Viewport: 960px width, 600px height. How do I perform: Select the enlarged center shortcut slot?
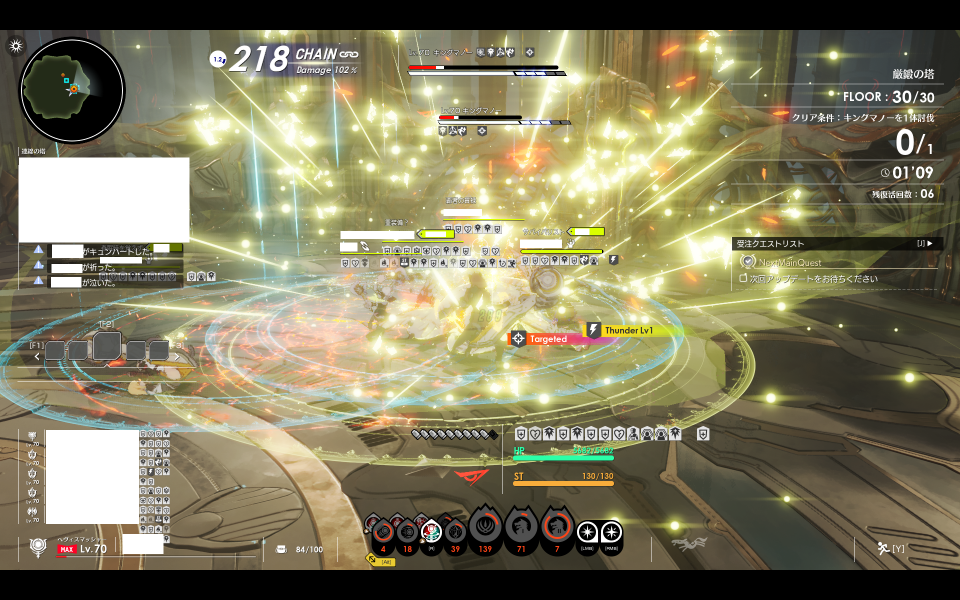click(x=107, y=346)
